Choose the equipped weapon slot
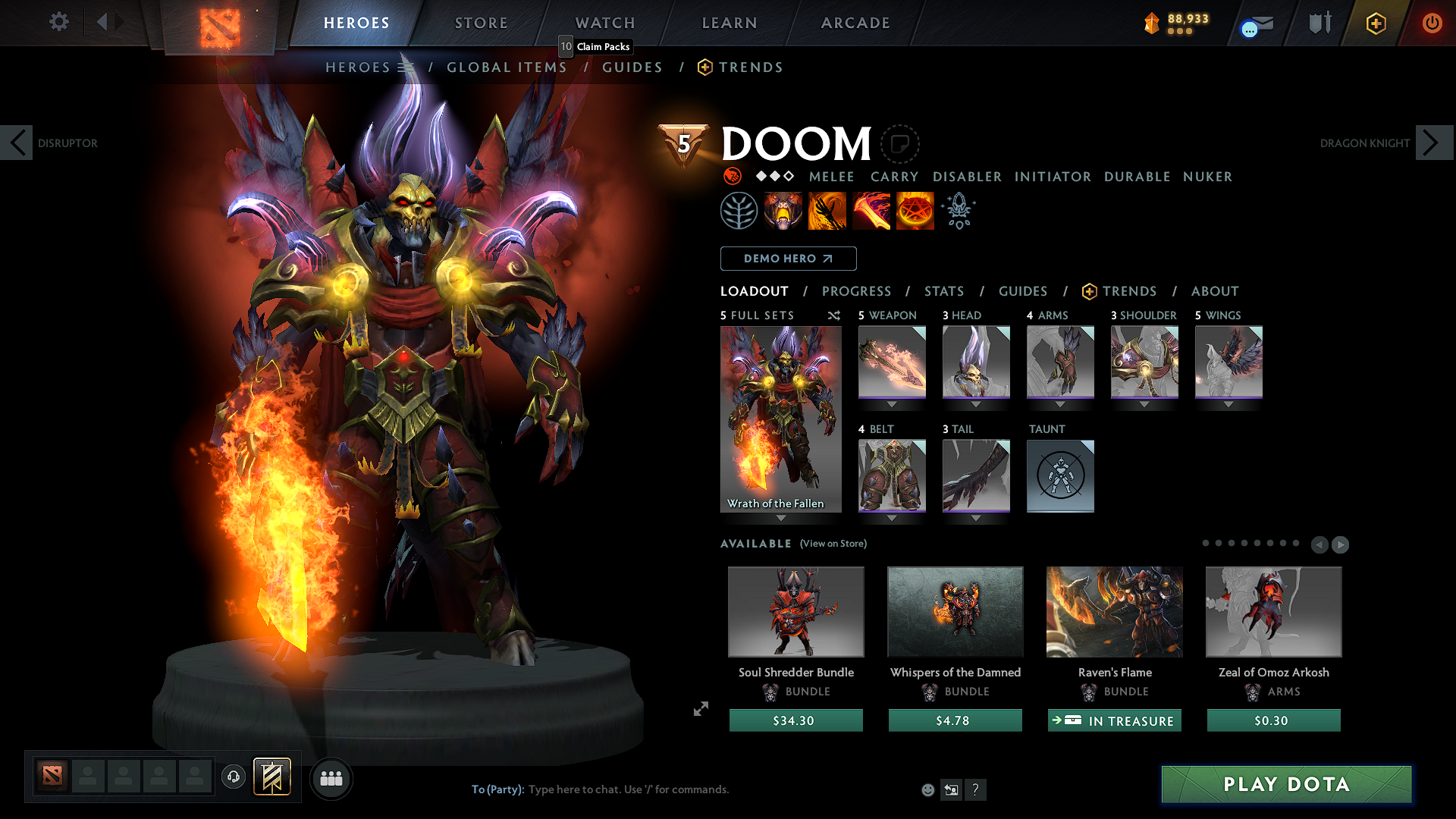The image size is (1456, 819). click(892, 362)
